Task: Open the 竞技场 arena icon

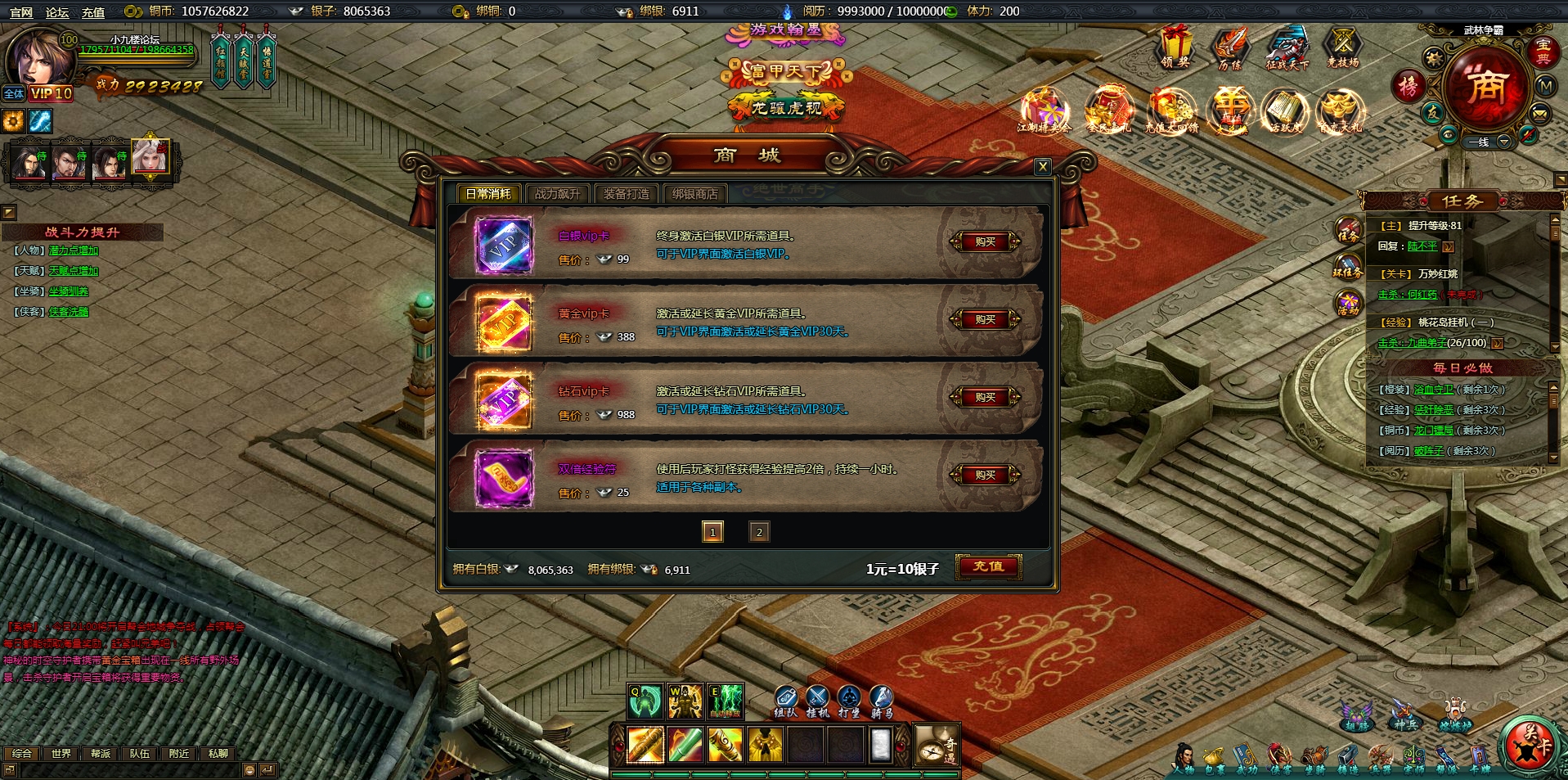Action: tap(1342, 48)
